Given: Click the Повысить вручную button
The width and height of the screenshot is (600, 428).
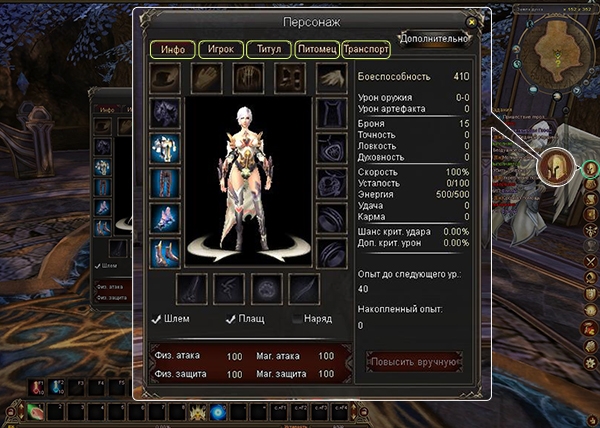Looking at the screenshot, I should (414, 361).
